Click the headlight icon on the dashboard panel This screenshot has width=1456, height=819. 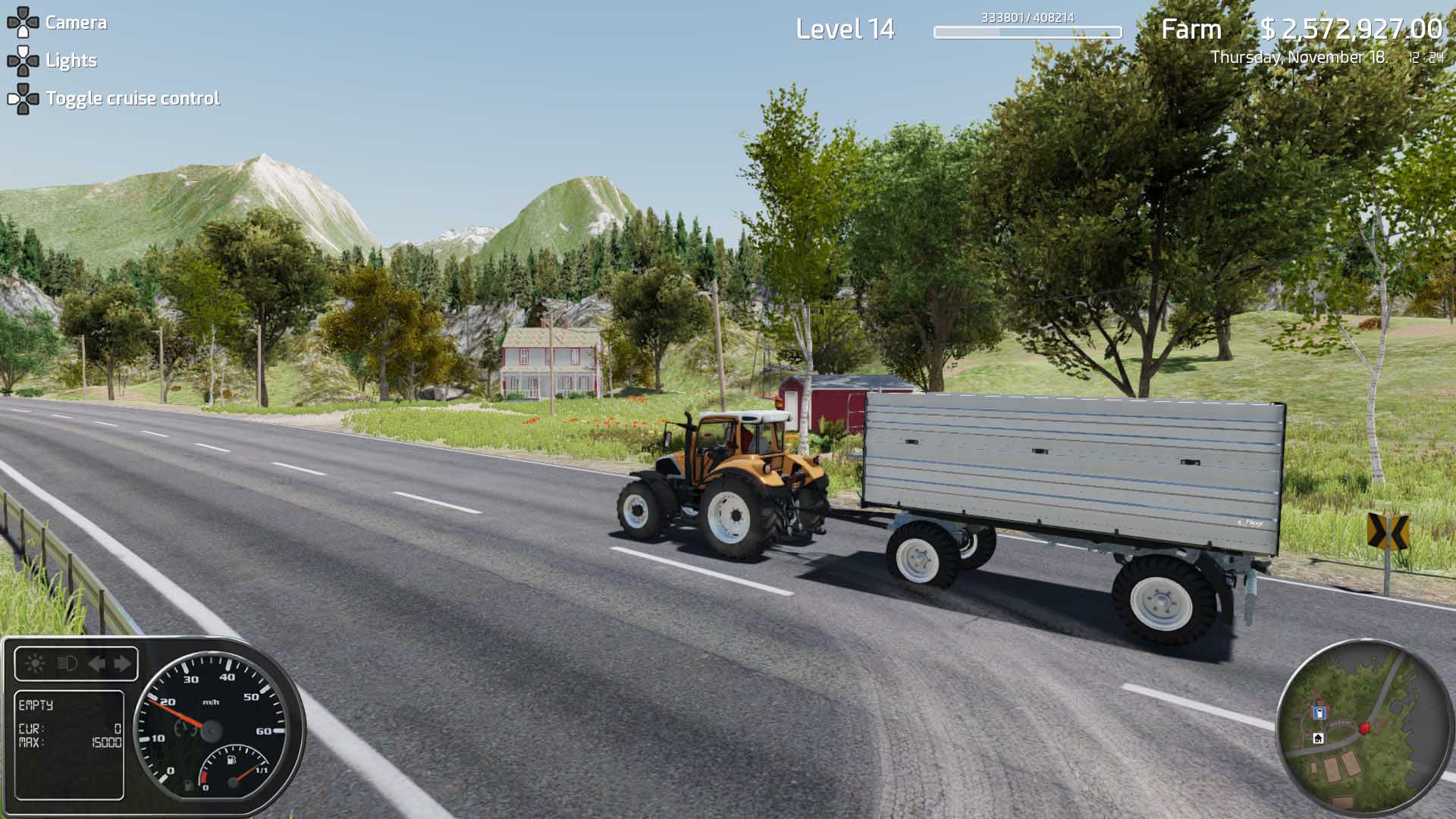[67, 663]
